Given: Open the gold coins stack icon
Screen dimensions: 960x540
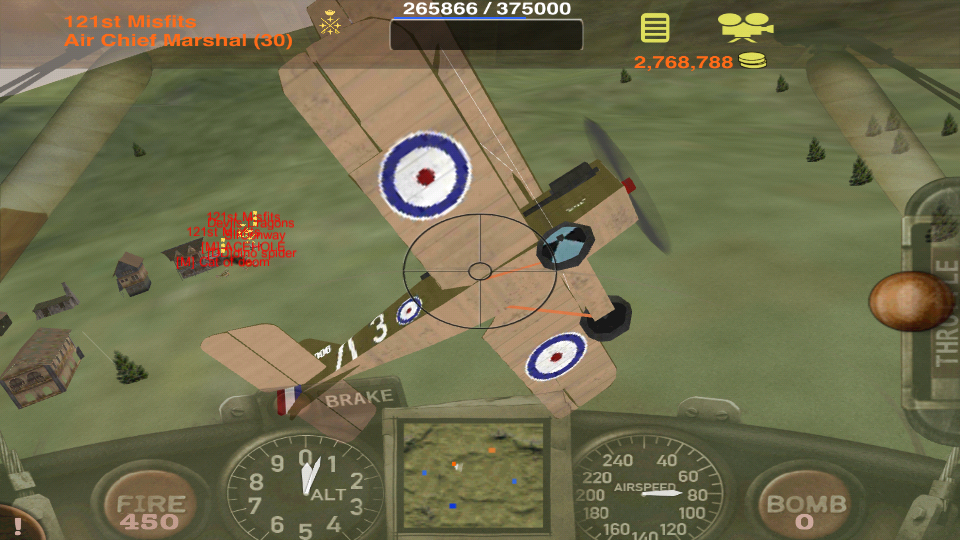Looking at the screenshot, I should (x=752, y=62).
